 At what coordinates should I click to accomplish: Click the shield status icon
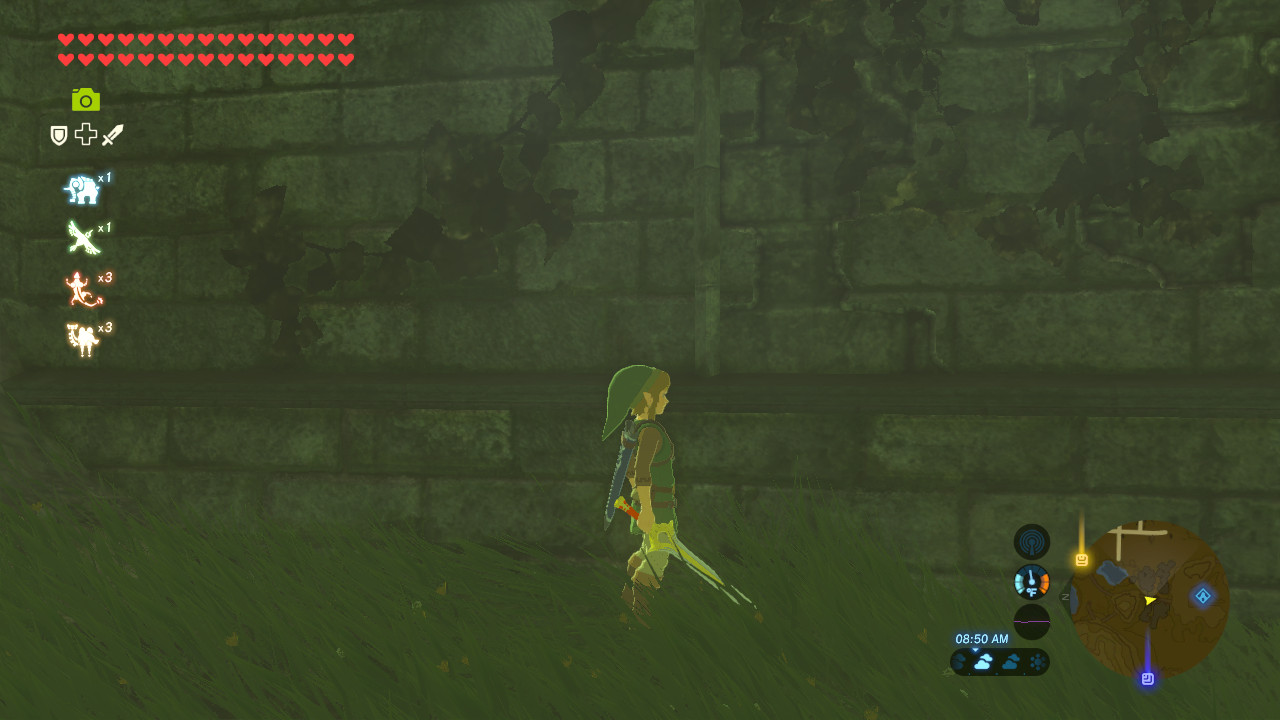[57, 135]
